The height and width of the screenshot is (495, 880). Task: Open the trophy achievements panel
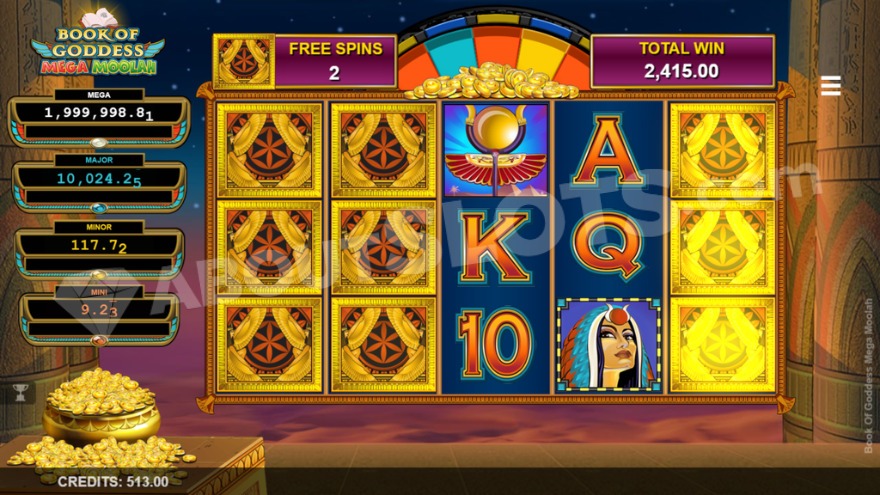(x=17, y=393)
